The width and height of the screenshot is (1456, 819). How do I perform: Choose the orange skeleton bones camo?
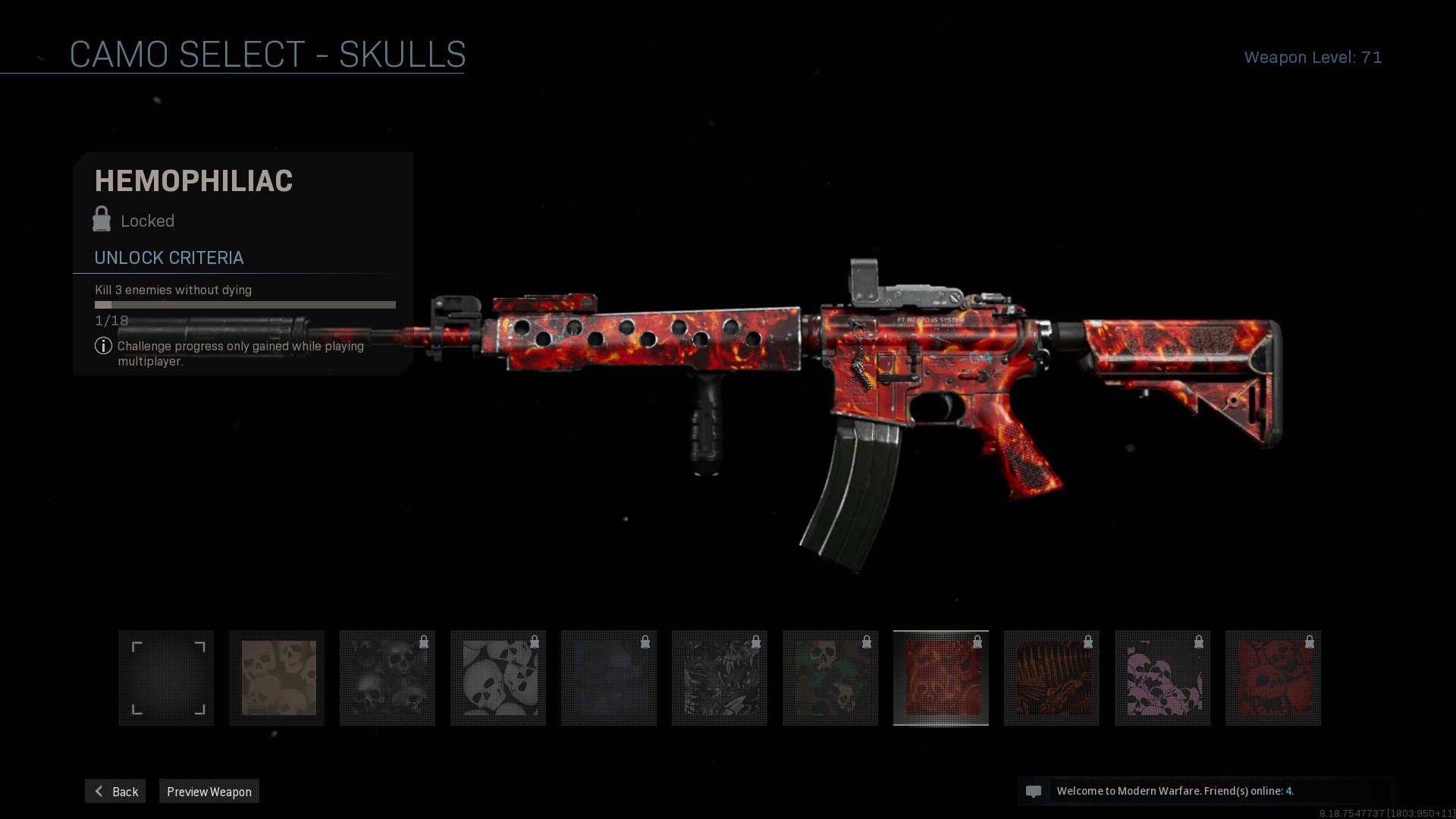point(1052,678)
